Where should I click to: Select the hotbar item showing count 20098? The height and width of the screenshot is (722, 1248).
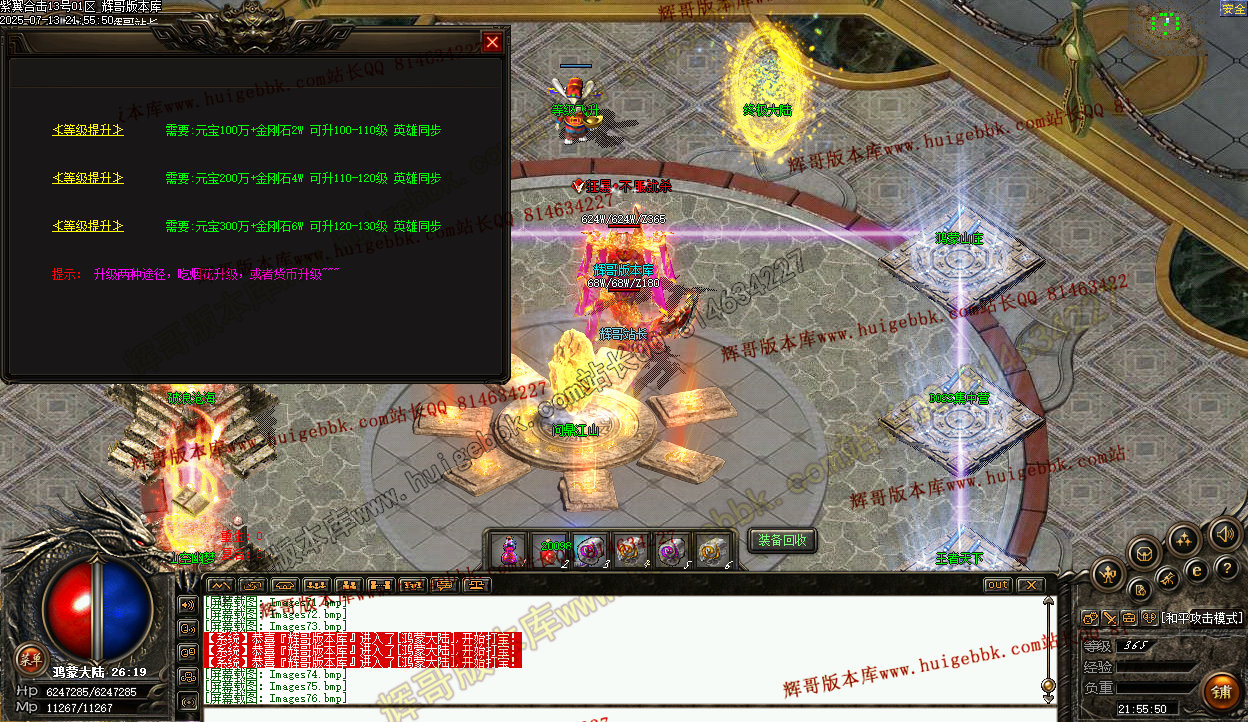[550, 550]
